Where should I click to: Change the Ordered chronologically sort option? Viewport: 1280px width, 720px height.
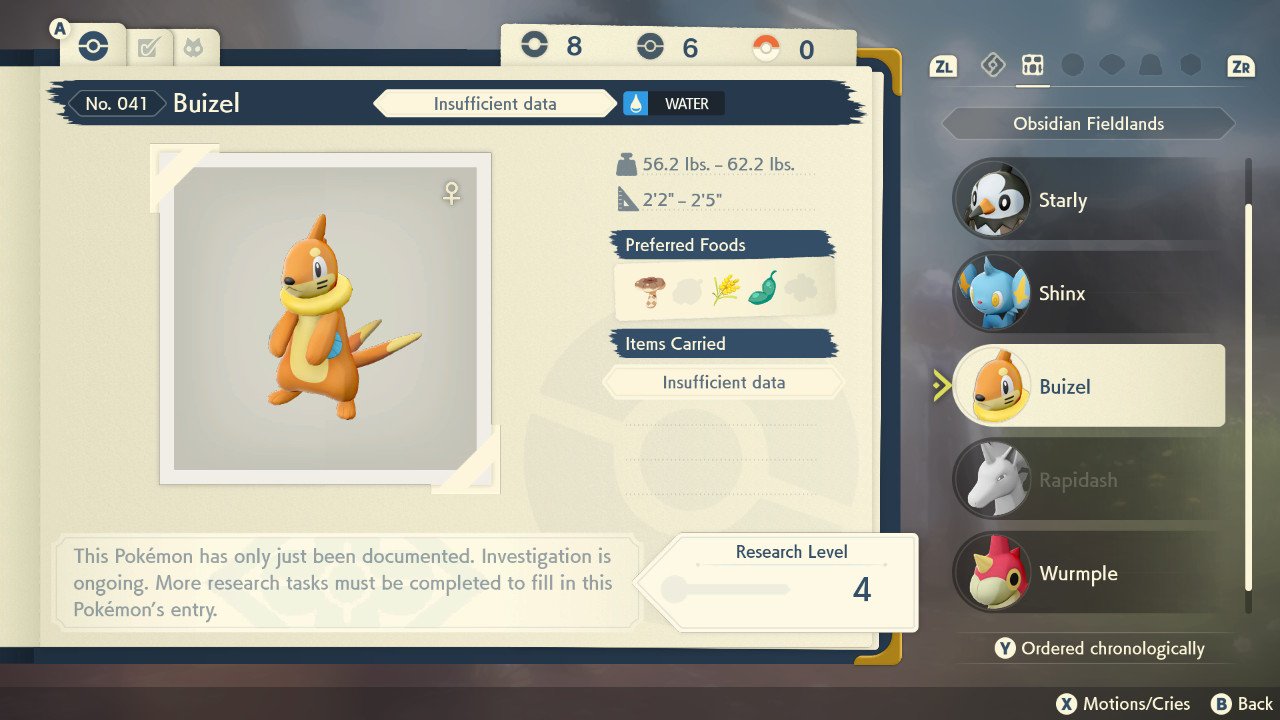tap(1099, 649)
